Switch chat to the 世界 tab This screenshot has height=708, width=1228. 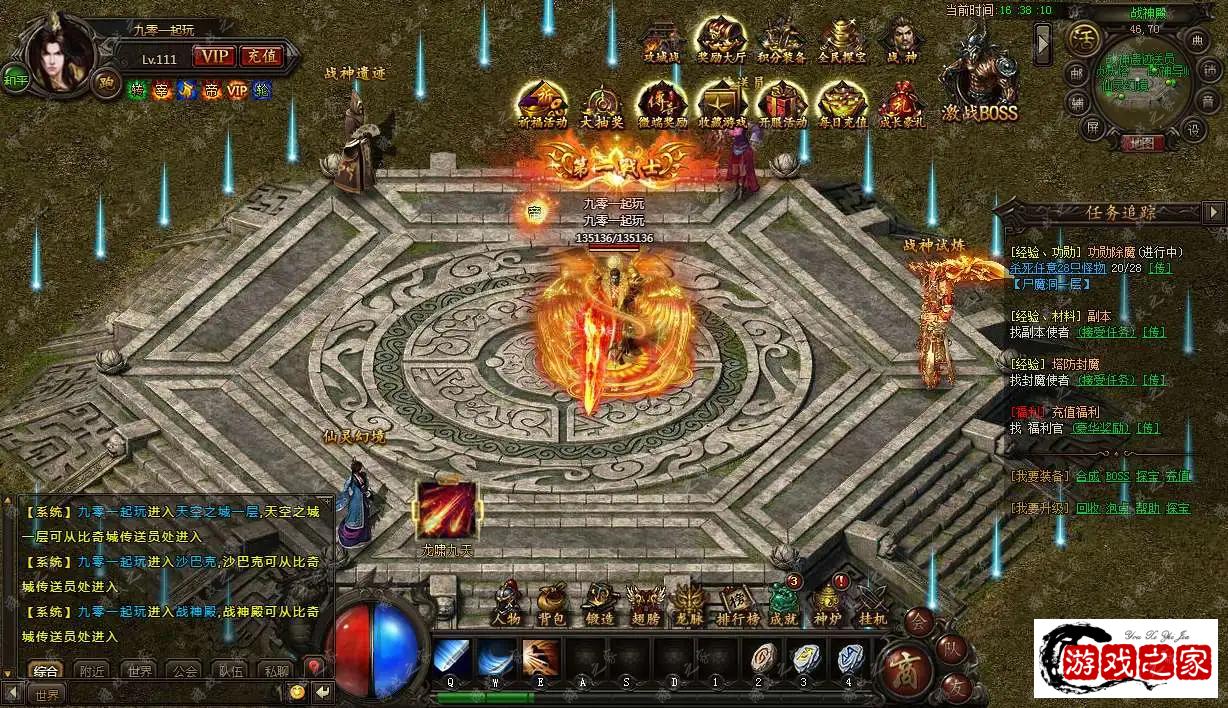coord(139,671)
